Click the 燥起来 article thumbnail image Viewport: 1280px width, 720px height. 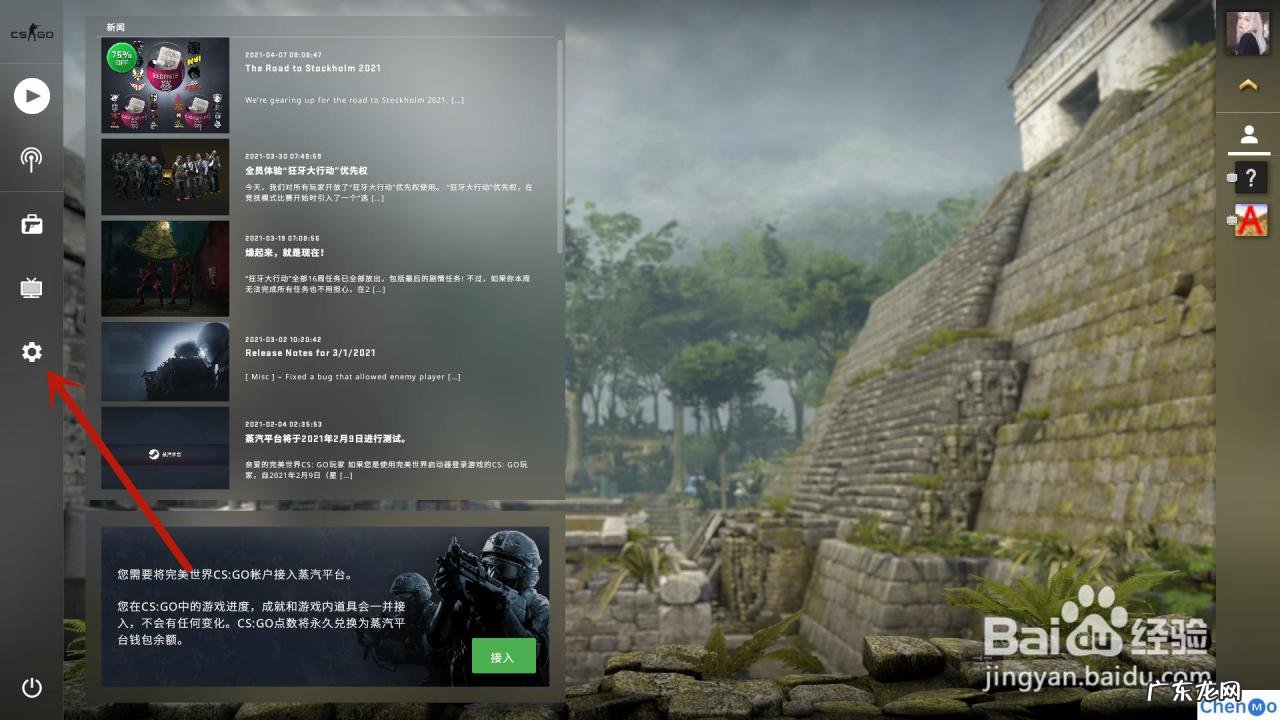click(x=164, y=267)
